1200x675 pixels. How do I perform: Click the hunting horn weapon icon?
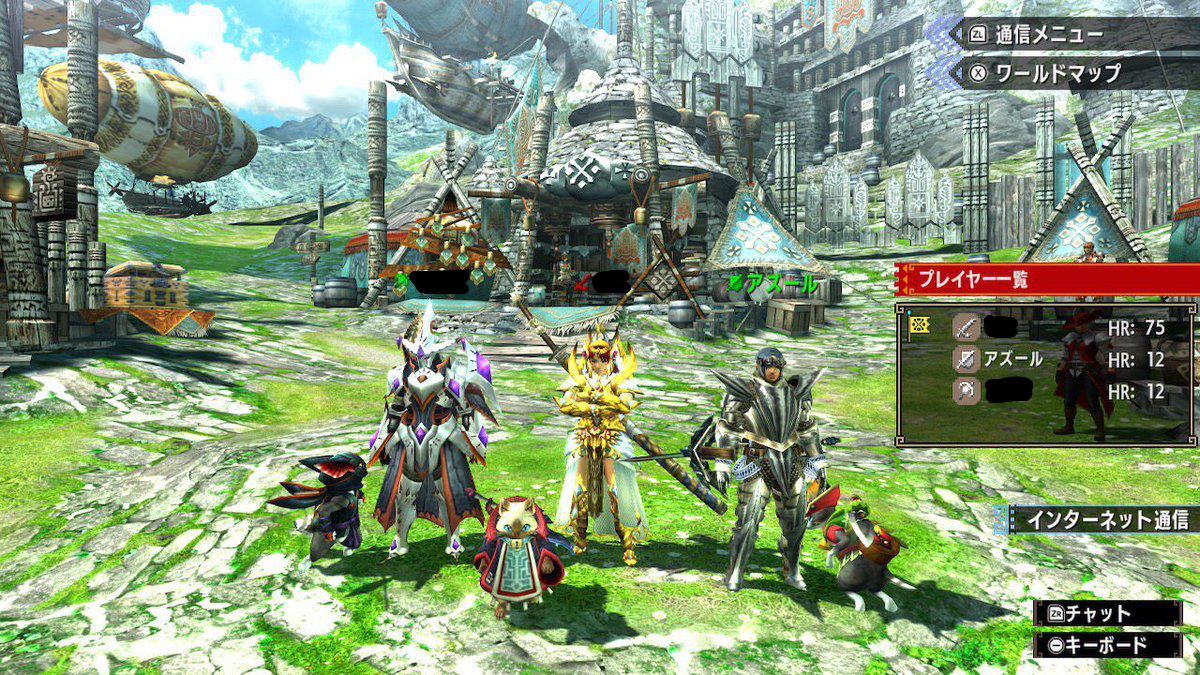[x=964, y=392]
